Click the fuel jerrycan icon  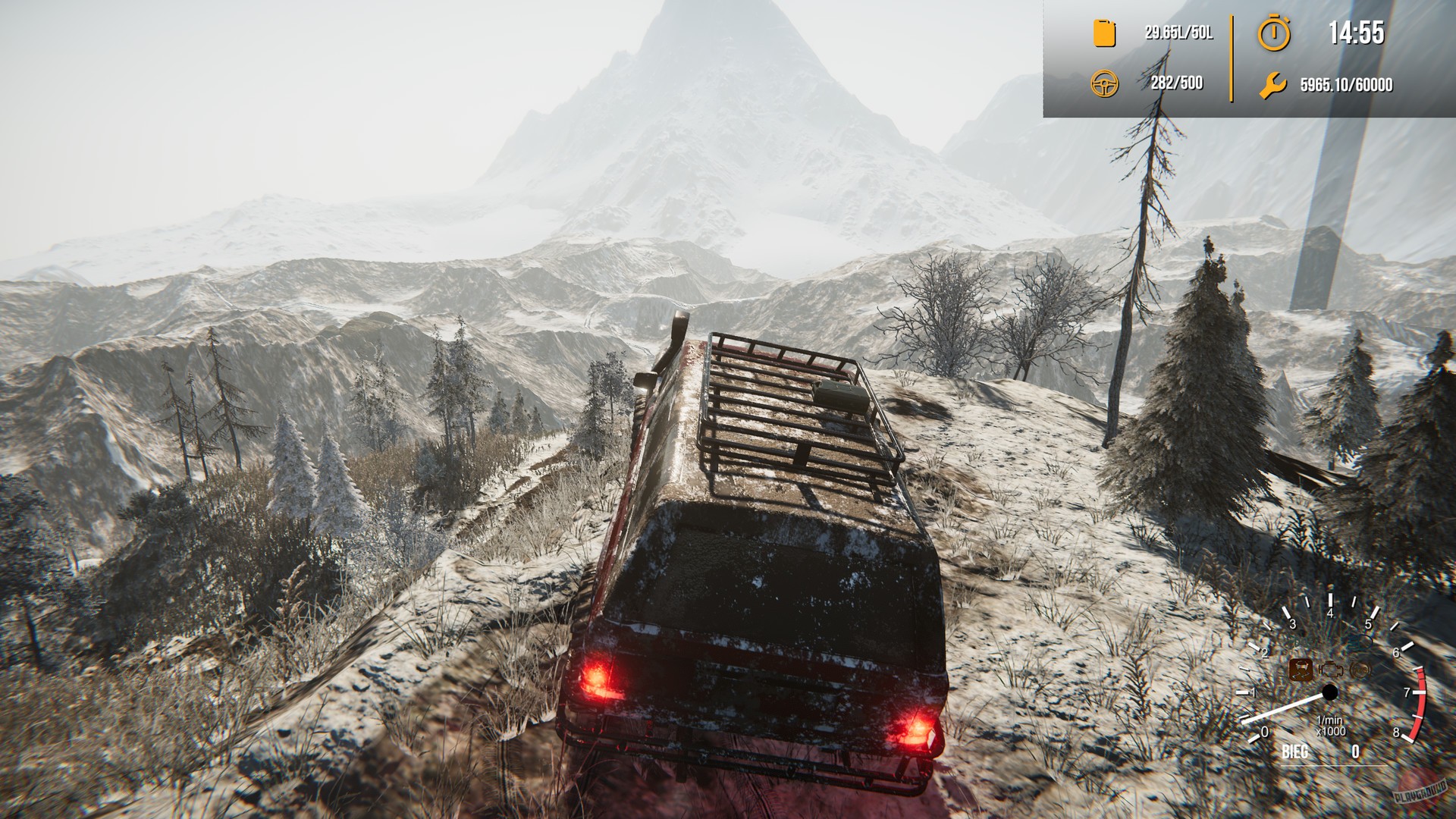coord(1103,33)
